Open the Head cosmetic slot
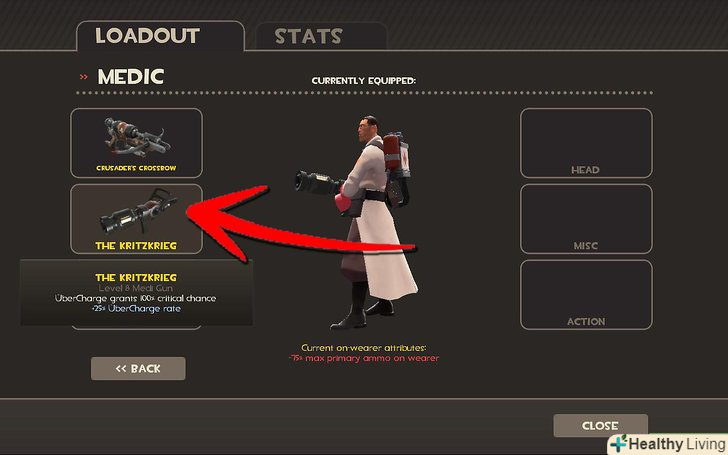The width and height of the screenshot is (728, 455). [x=585, y=143]
